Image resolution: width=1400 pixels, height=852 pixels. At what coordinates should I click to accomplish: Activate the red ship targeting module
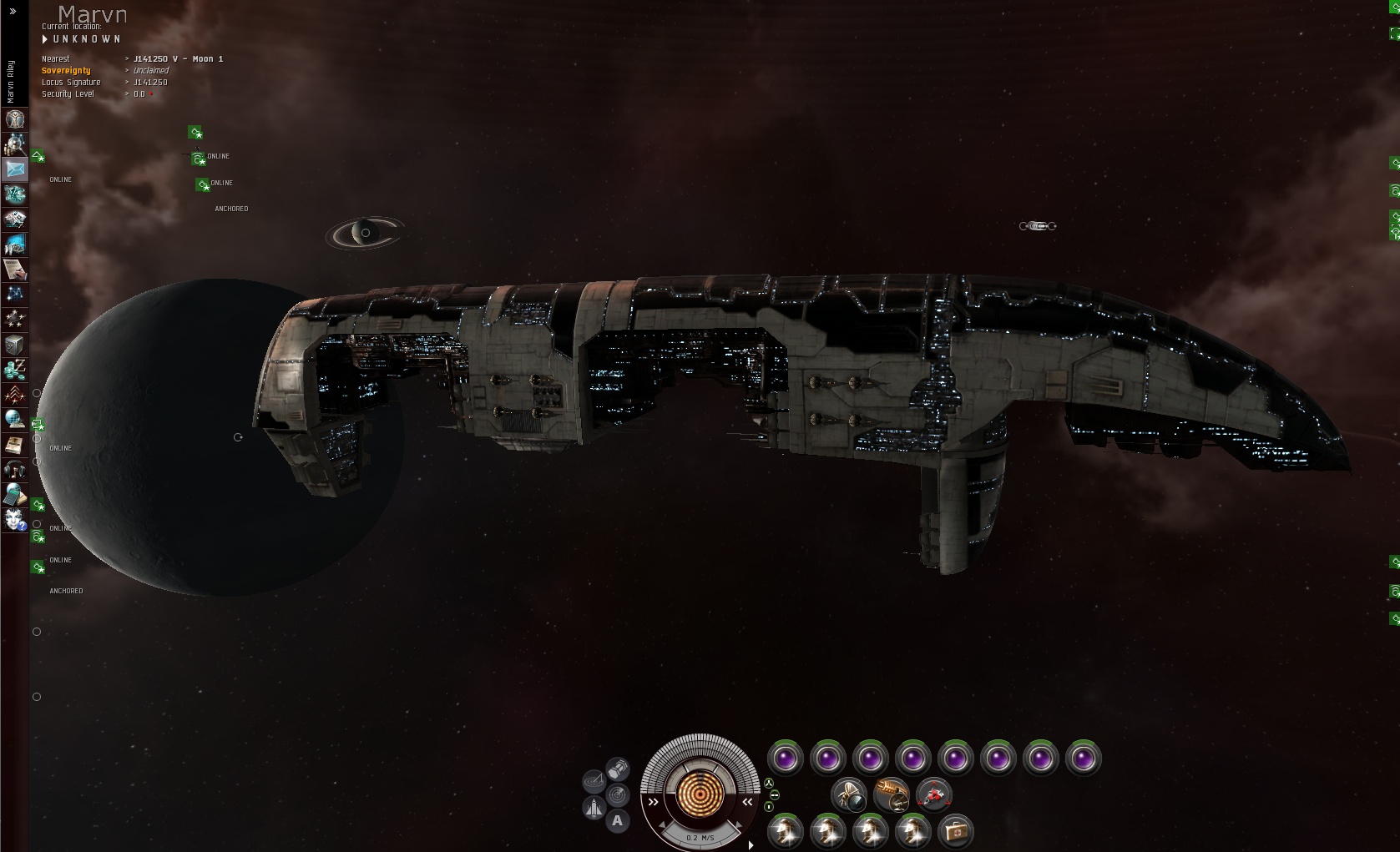933,795
